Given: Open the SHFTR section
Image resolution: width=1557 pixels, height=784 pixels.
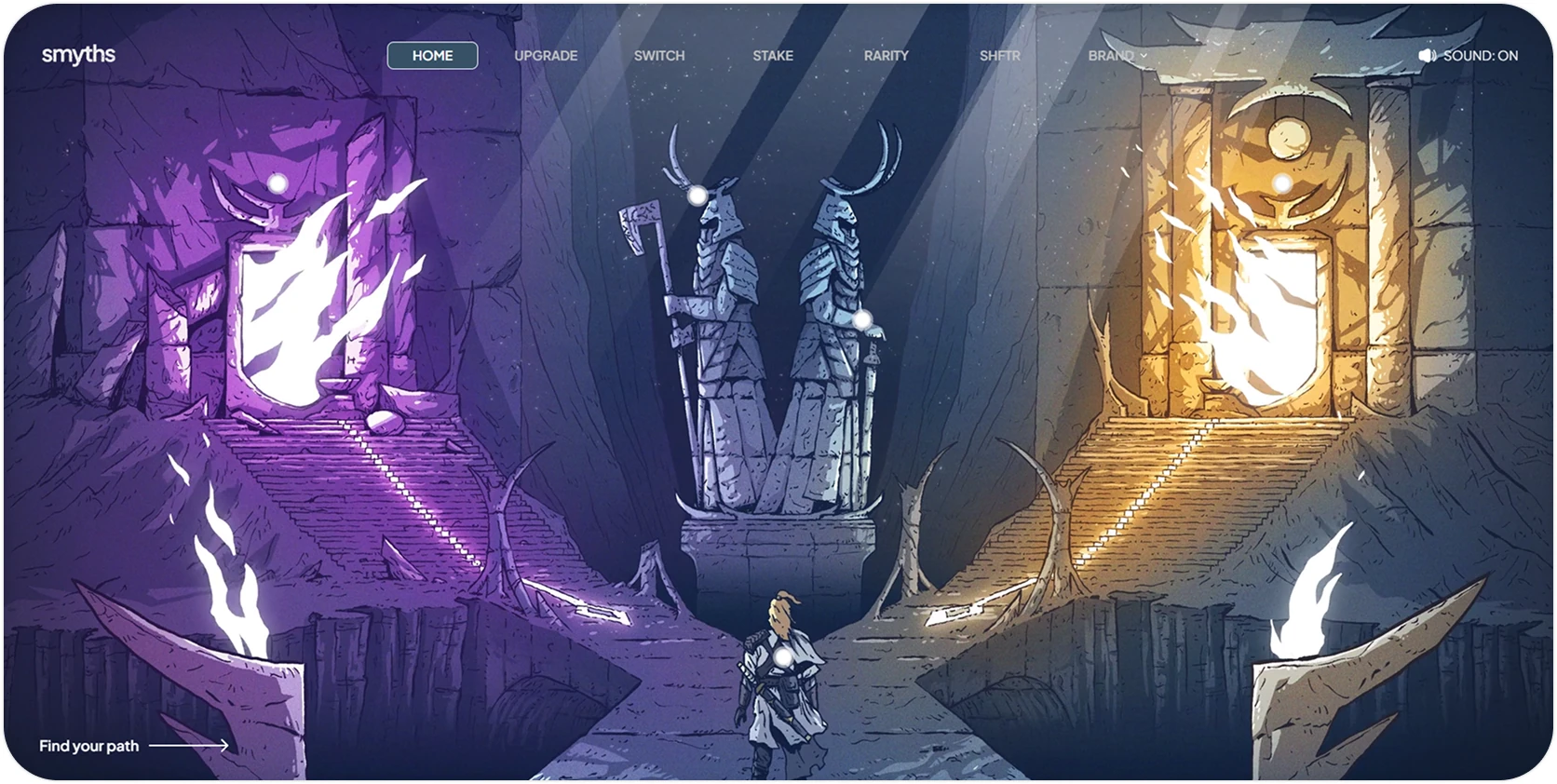Looking at the screenshot, I should point(998,55).
